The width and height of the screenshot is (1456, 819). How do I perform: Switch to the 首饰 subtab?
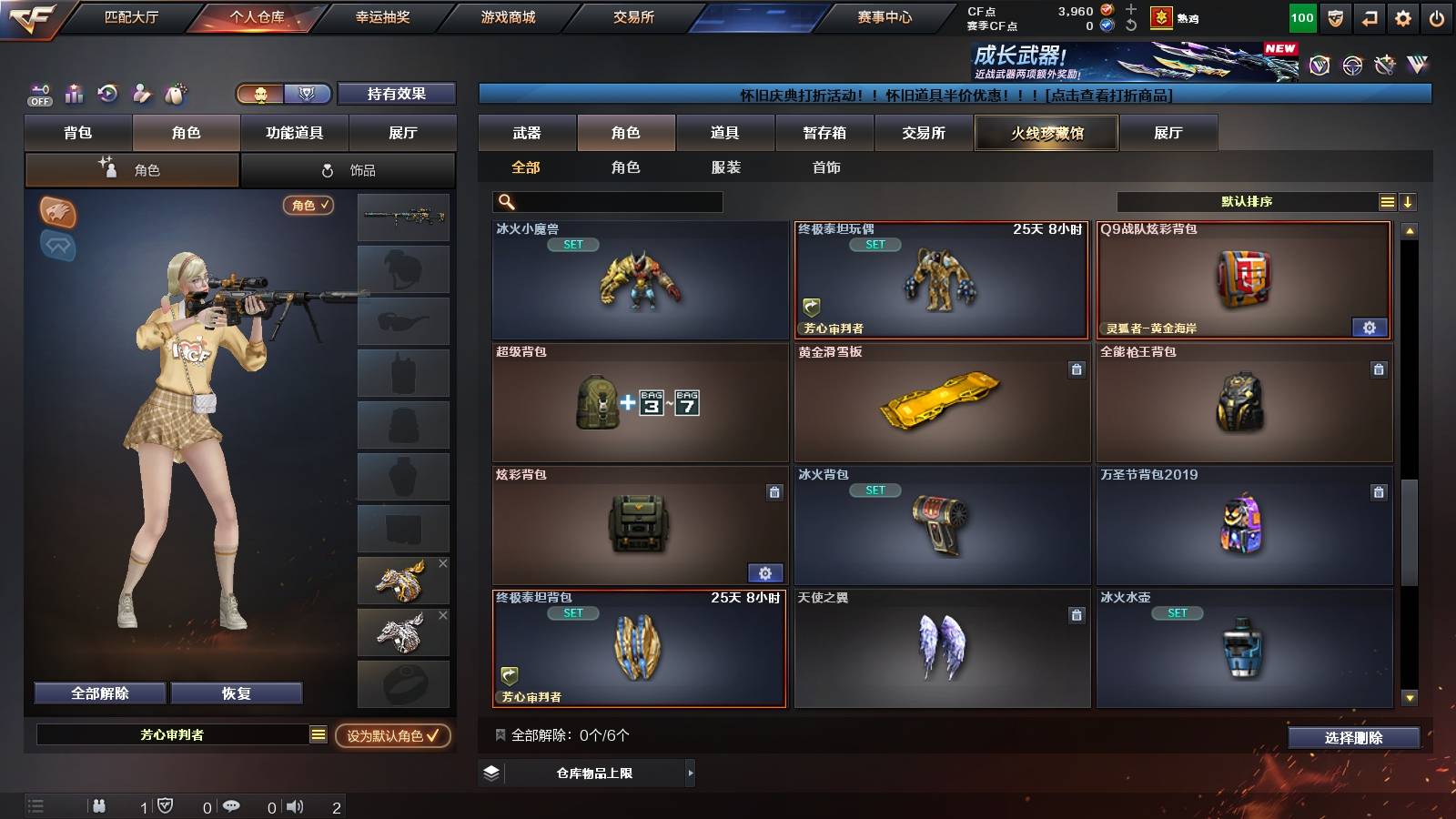coord(826,167)
